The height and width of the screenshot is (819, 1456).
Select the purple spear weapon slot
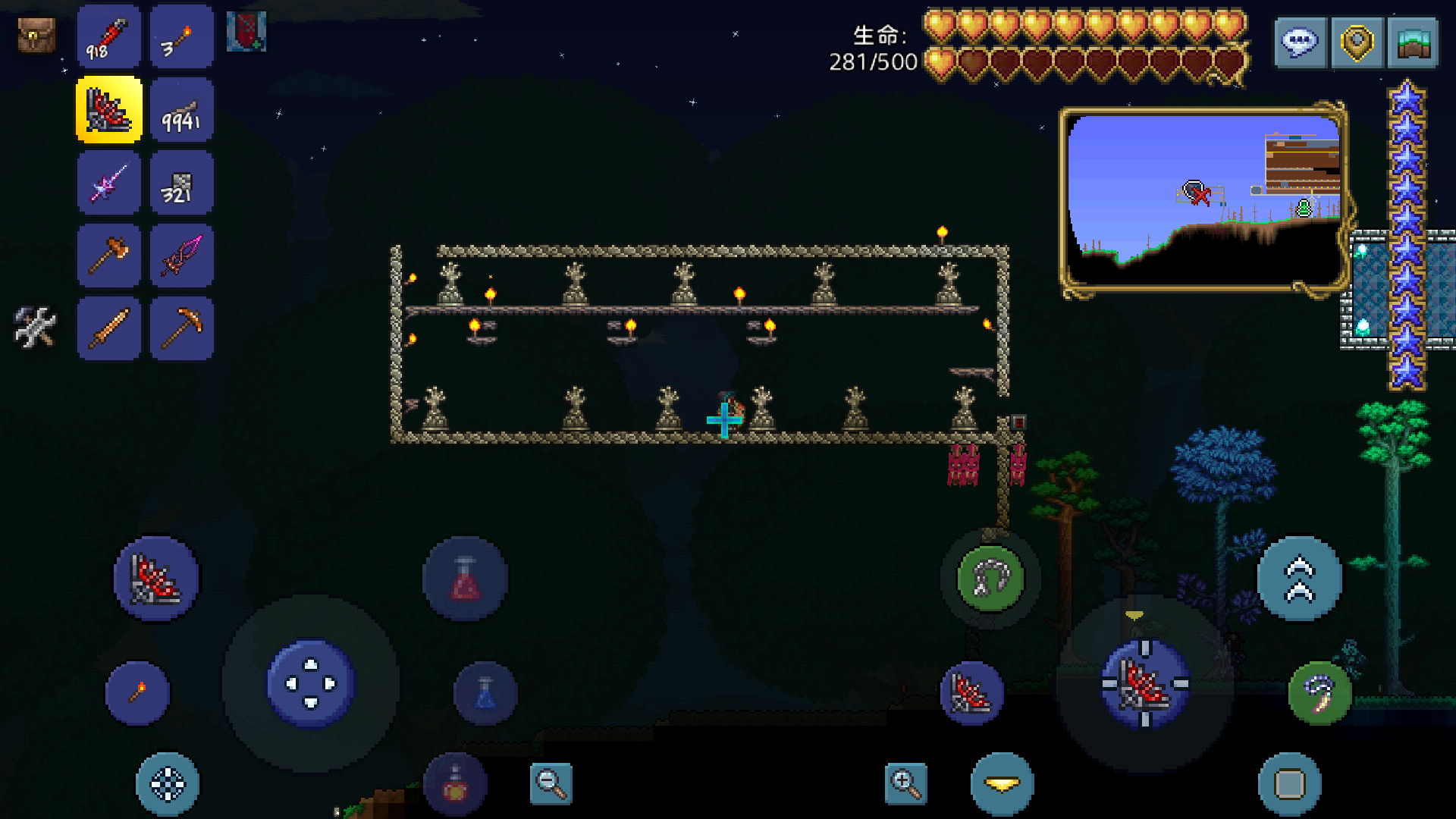coord(108,183)
